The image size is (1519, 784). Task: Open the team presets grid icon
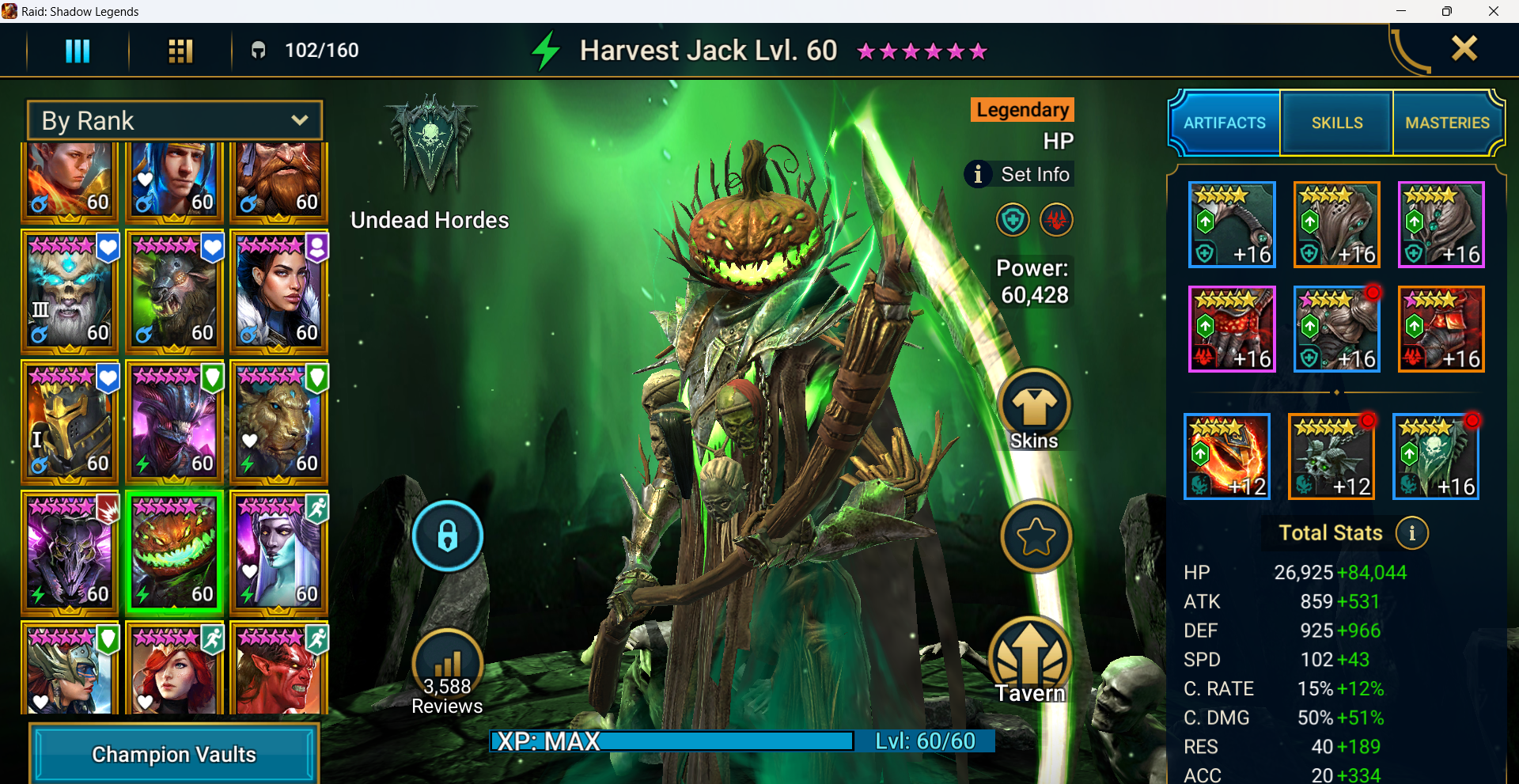(180, 50)
